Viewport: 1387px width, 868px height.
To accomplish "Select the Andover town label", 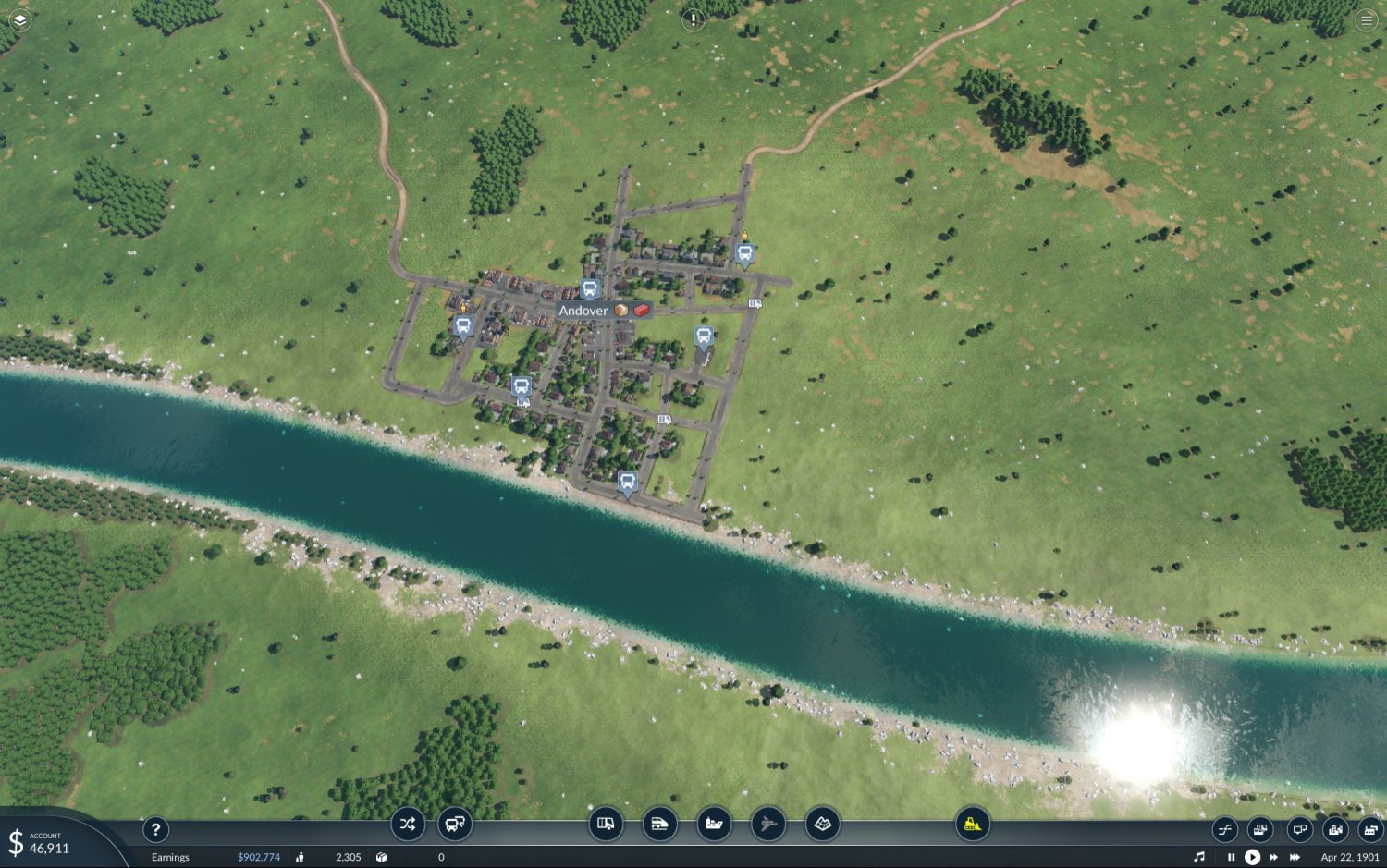I will pos(583,311).
